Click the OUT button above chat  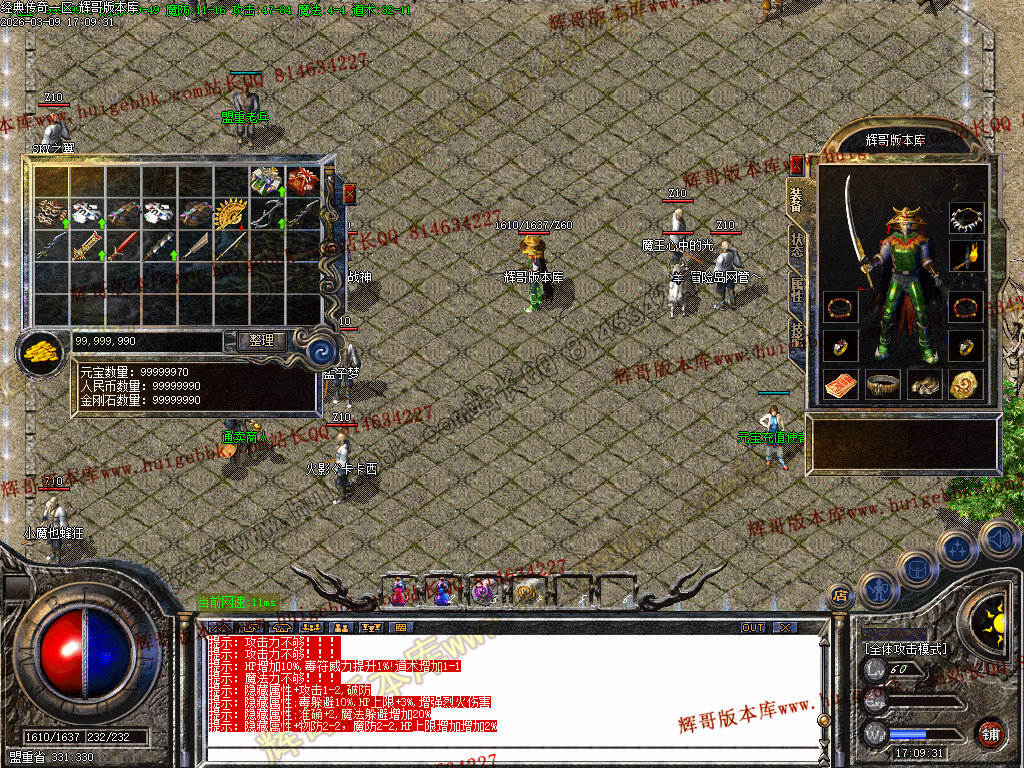point(753,627)
